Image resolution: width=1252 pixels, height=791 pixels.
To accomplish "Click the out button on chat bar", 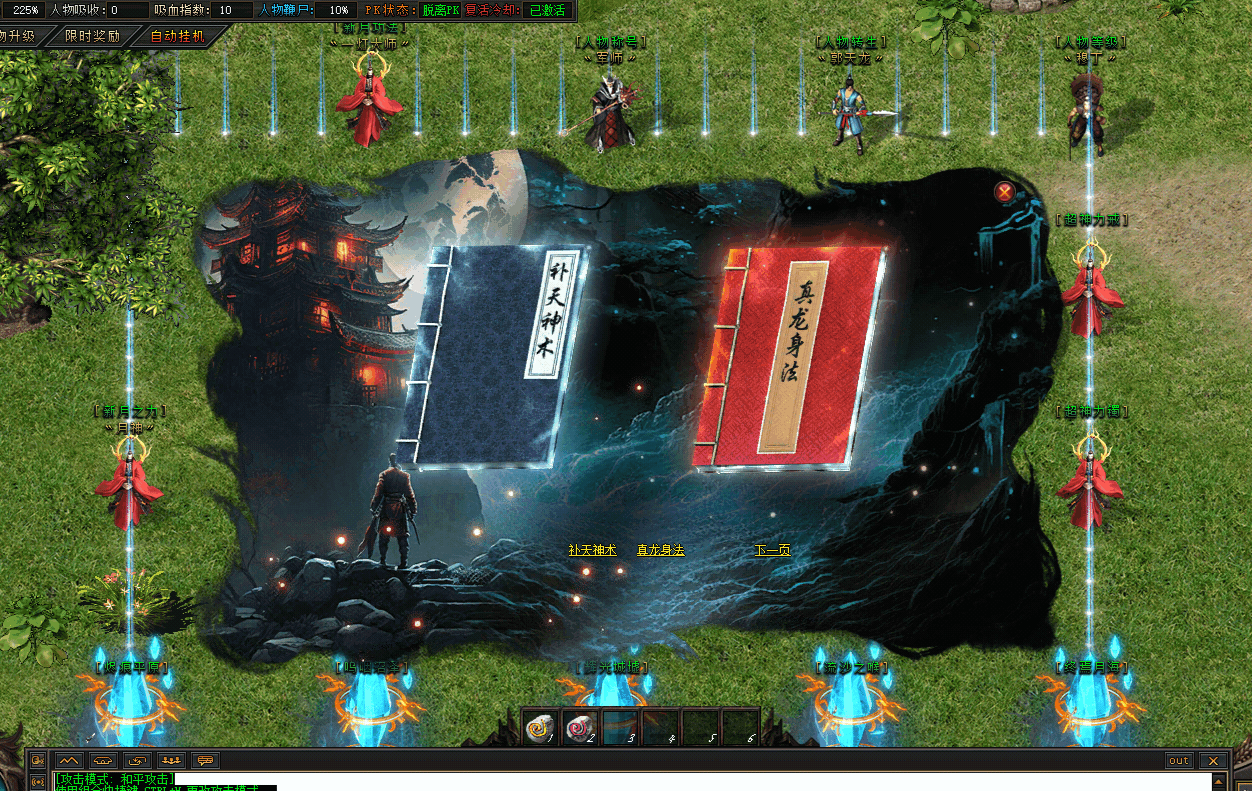I will pyautogui.click(x=1179, y=761).
